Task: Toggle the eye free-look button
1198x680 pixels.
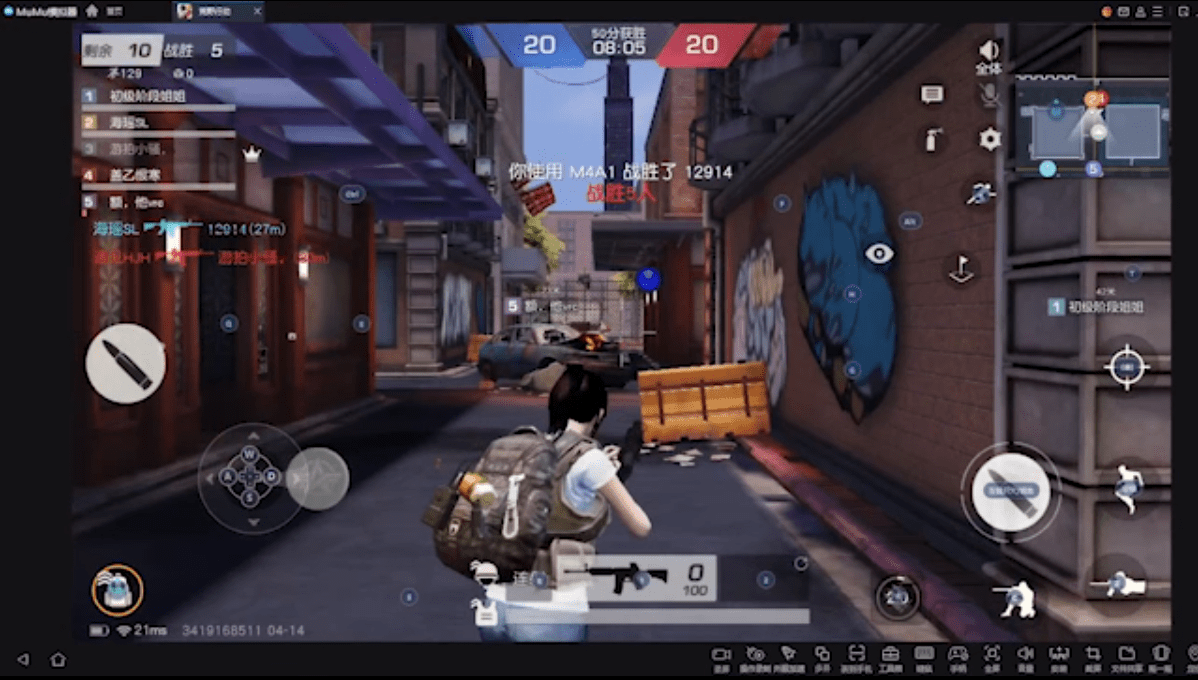Action: tap(879, 254)
